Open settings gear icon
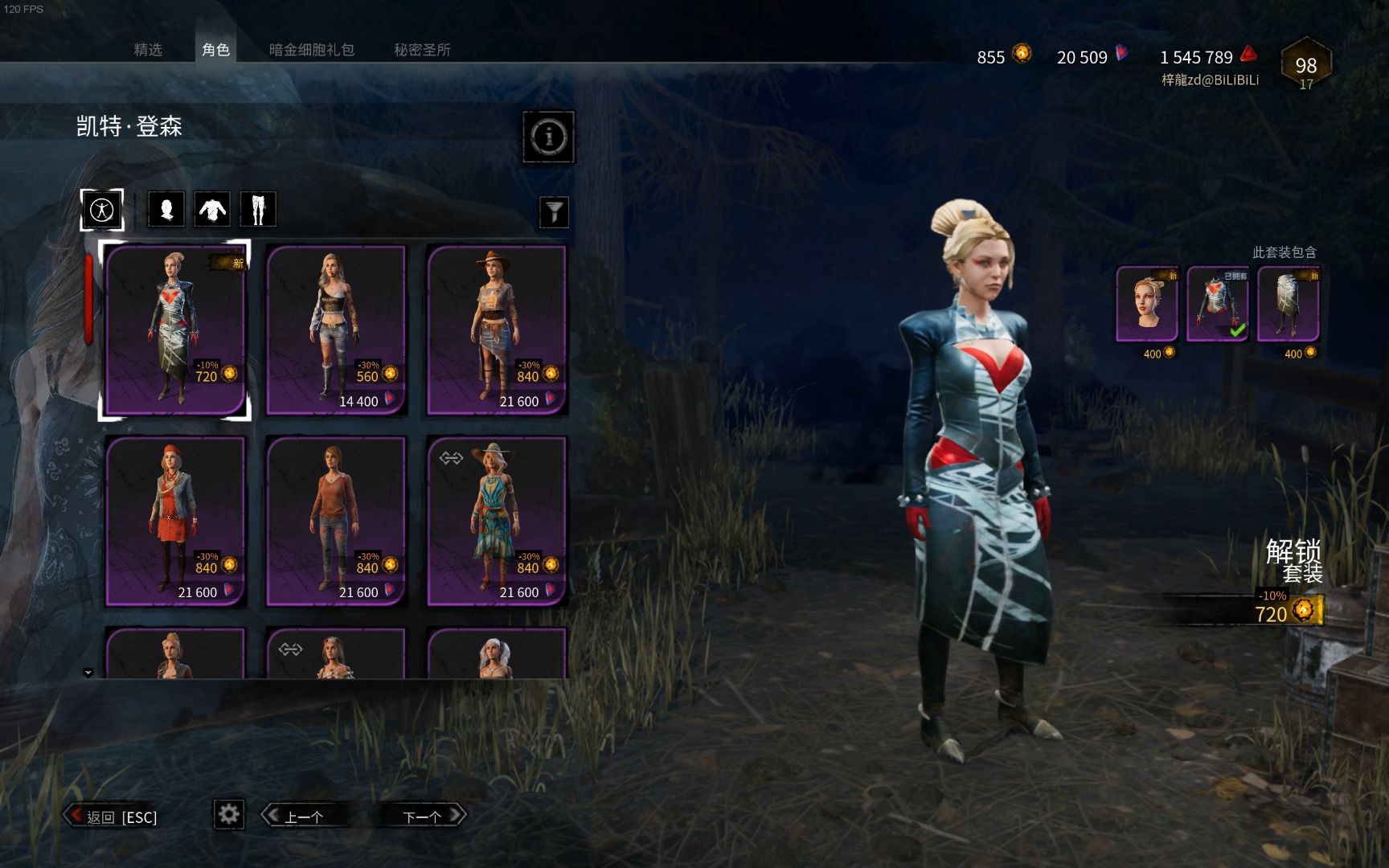1389x868 pixels. click(x=229, y=814)
